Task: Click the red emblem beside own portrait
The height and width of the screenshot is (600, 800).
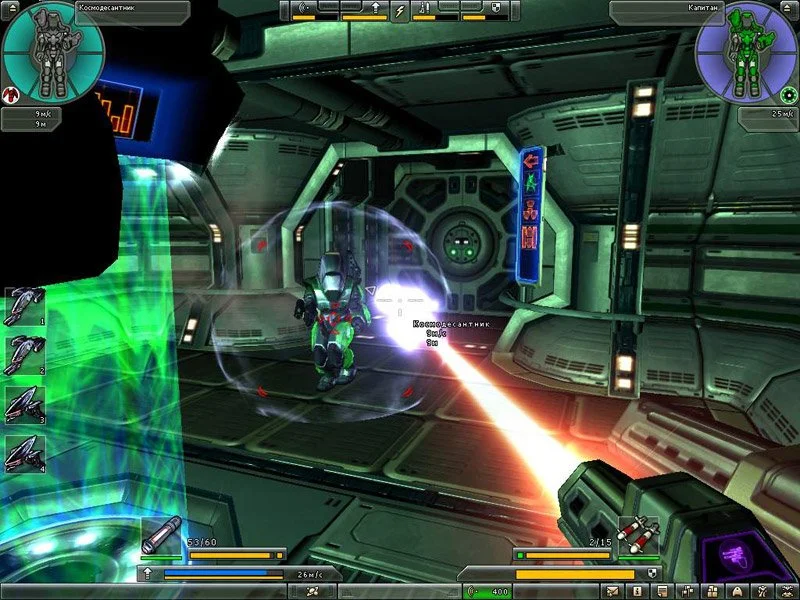Action: [x=9, y=95]
